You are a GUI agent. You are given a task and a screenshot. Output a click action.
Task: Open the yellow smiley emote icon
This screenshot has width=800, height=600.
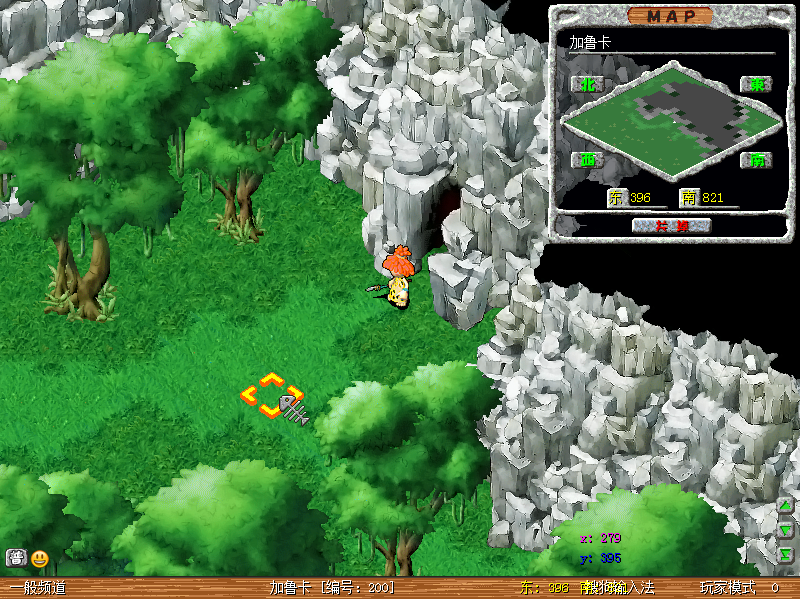click(40, 558)
